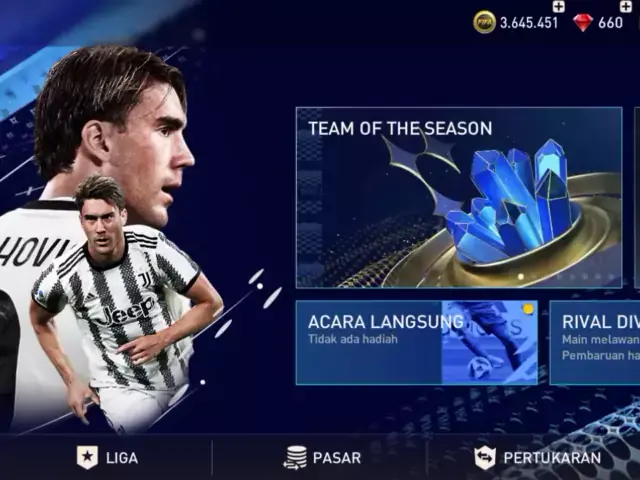Image resolution: width=640 pixels, height=480 pixels.
Task: Select the Rival Divisi tile
Action: (x=595, y=342)
